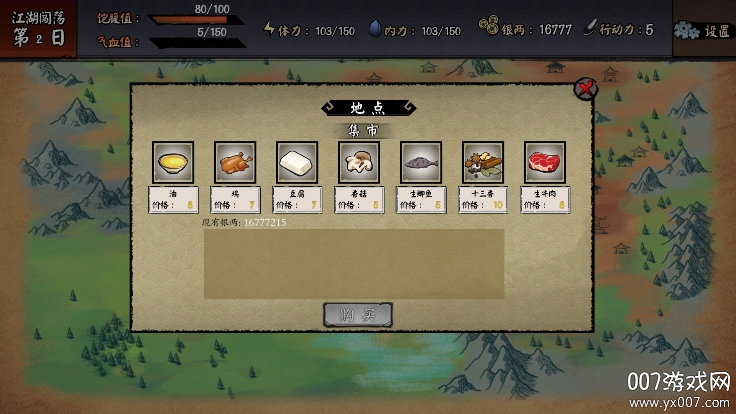Screen dimensions: 736x414
Task: Select the tofu (豆腐) item
Action: pyautogui.click(x=297, y=162)
